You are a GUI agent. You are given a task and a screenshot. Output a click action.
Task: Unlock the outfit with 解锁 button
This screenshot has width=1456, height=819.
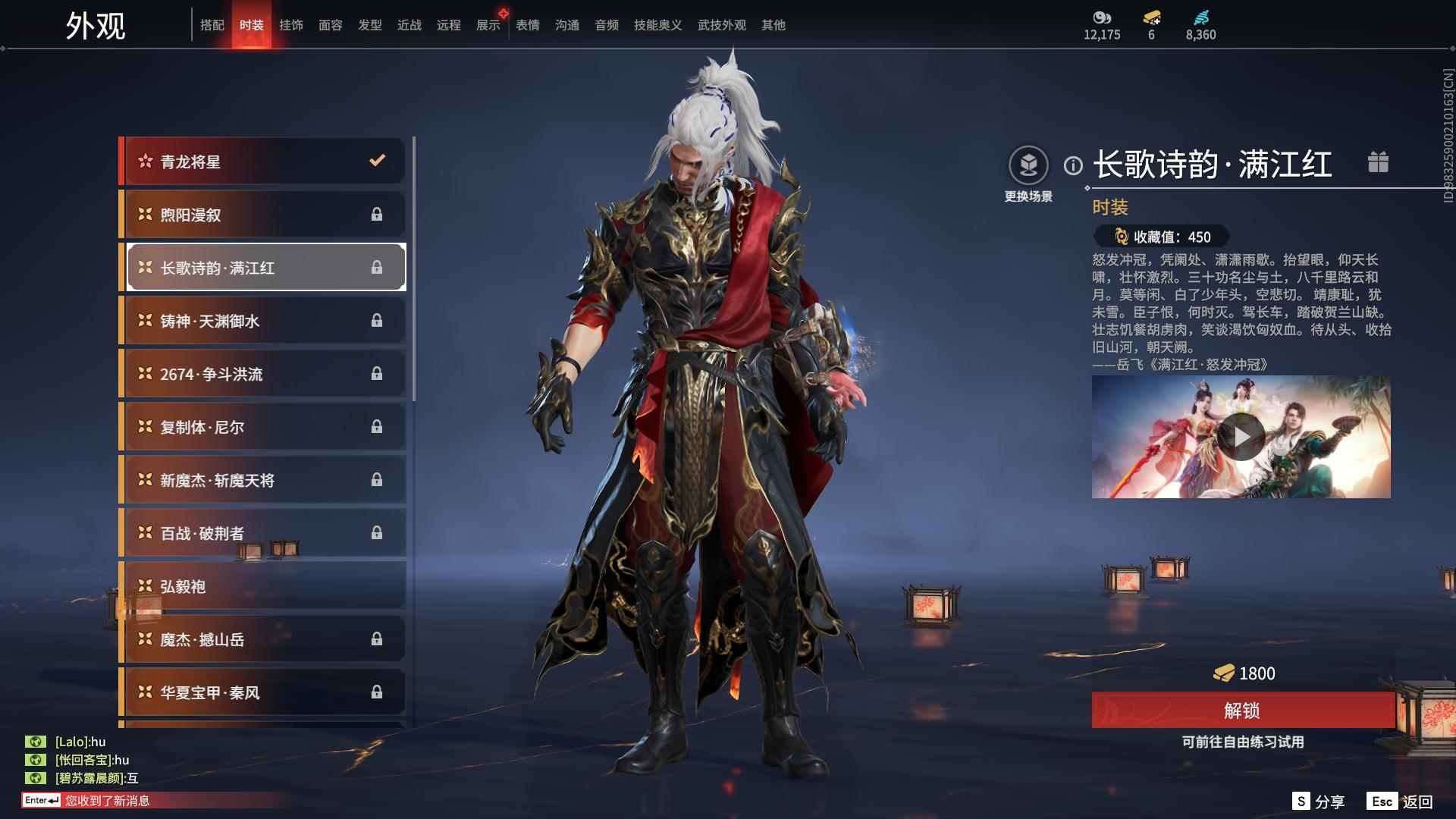click(1242, 711)
